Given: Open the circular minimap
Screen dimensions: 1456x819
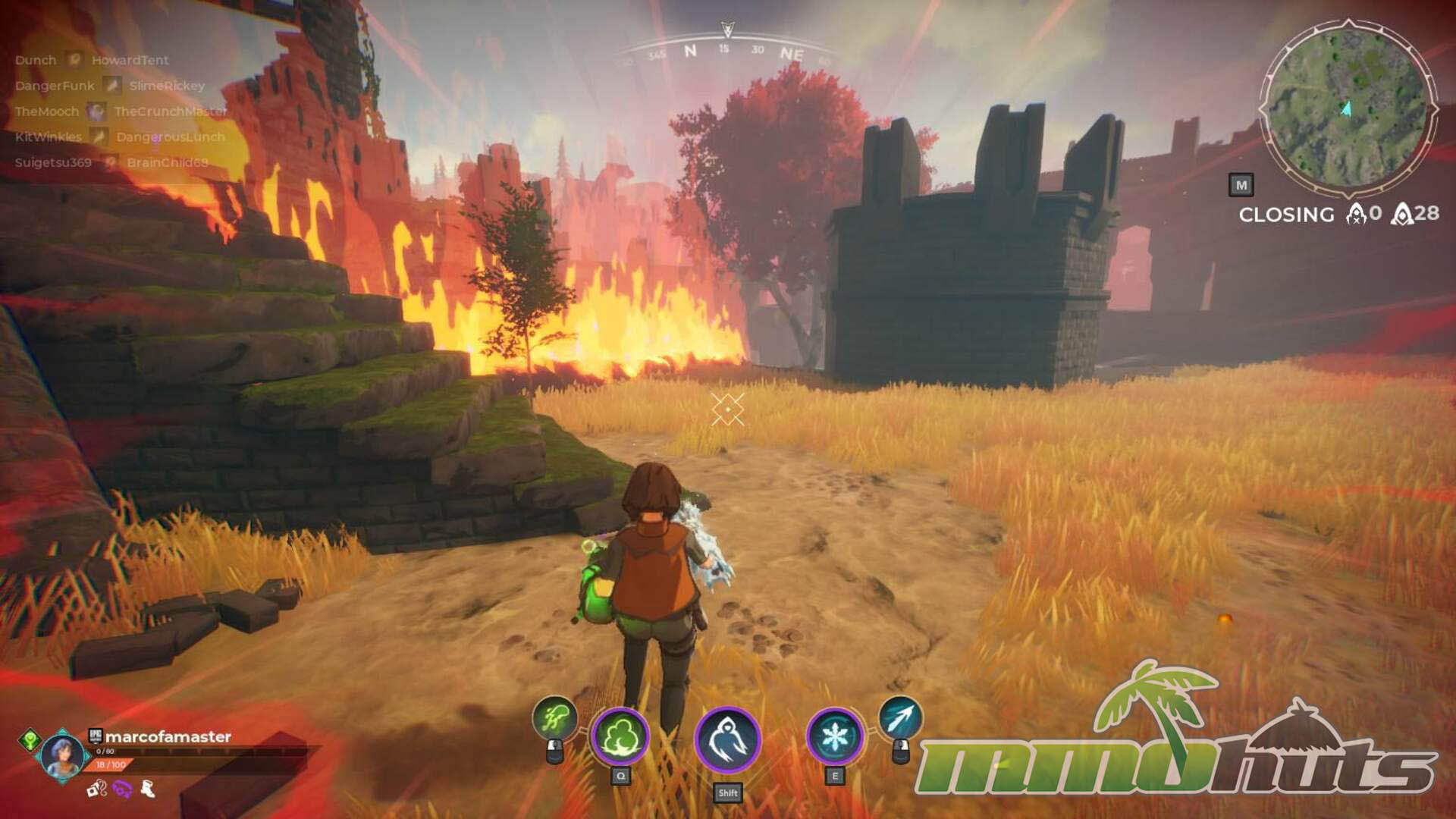Looking at the screenshot, I should click(x=1348, y=106).
